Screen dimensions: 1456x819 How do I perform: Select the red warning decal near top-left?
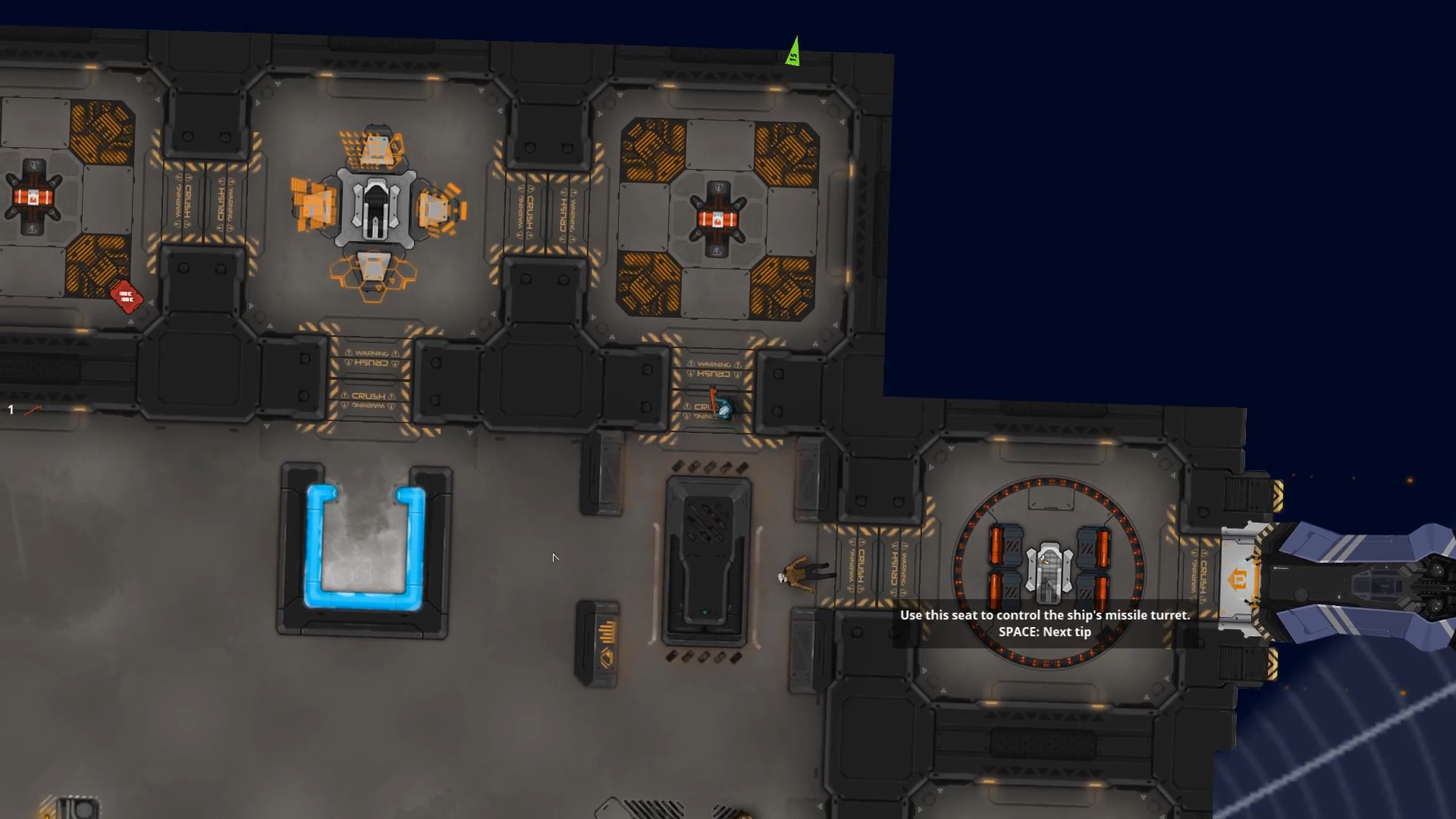tap(127, 297)
